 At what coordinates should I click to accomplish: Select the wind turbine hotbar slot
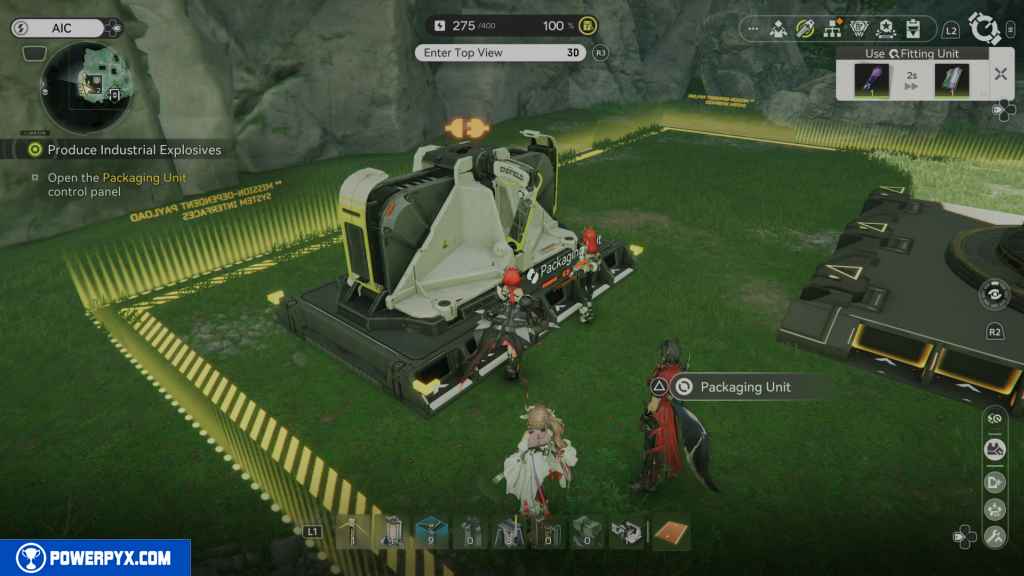(351, 533)
